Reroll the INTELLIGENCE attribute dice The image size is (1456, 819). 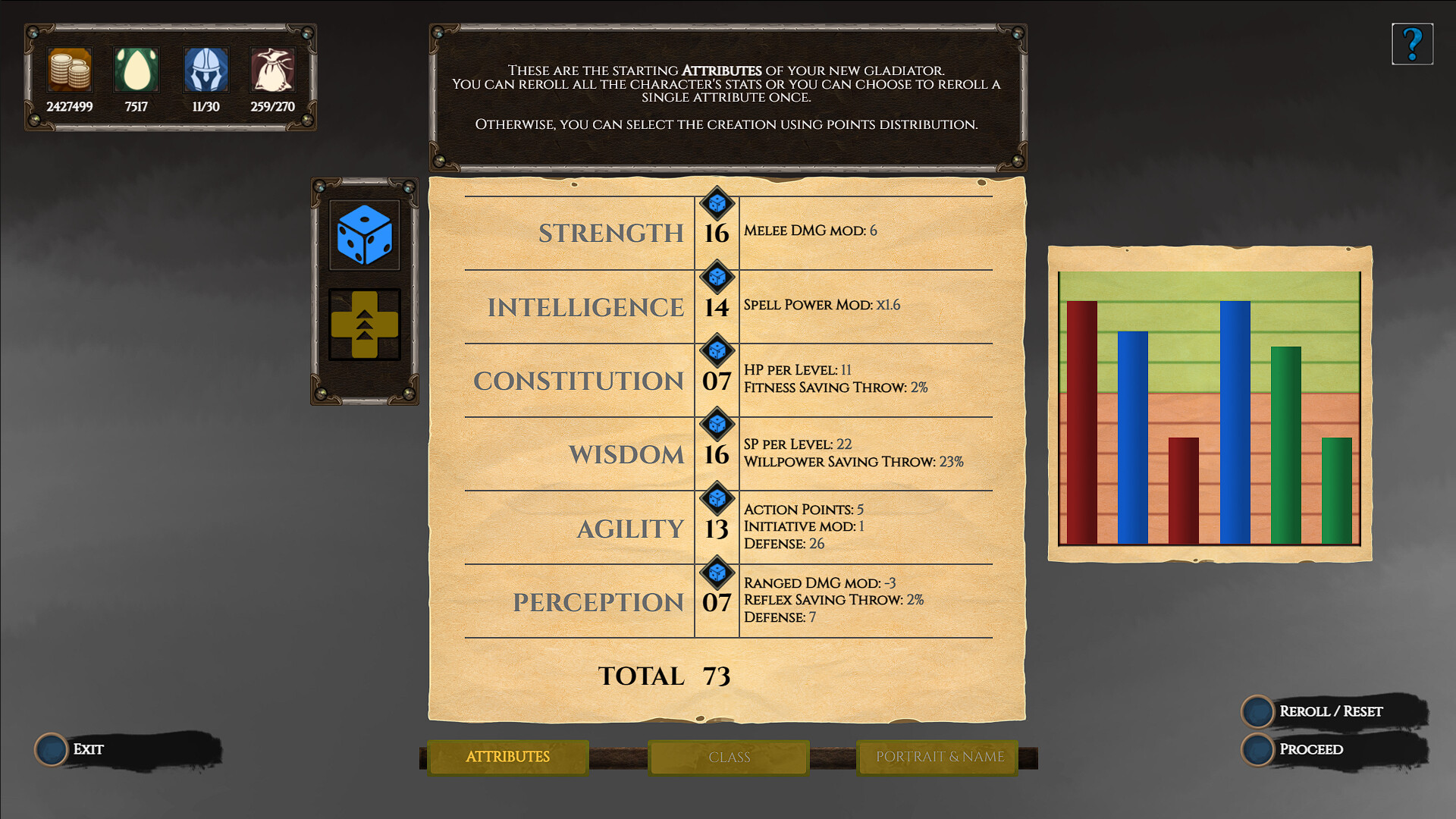(717, 278)
